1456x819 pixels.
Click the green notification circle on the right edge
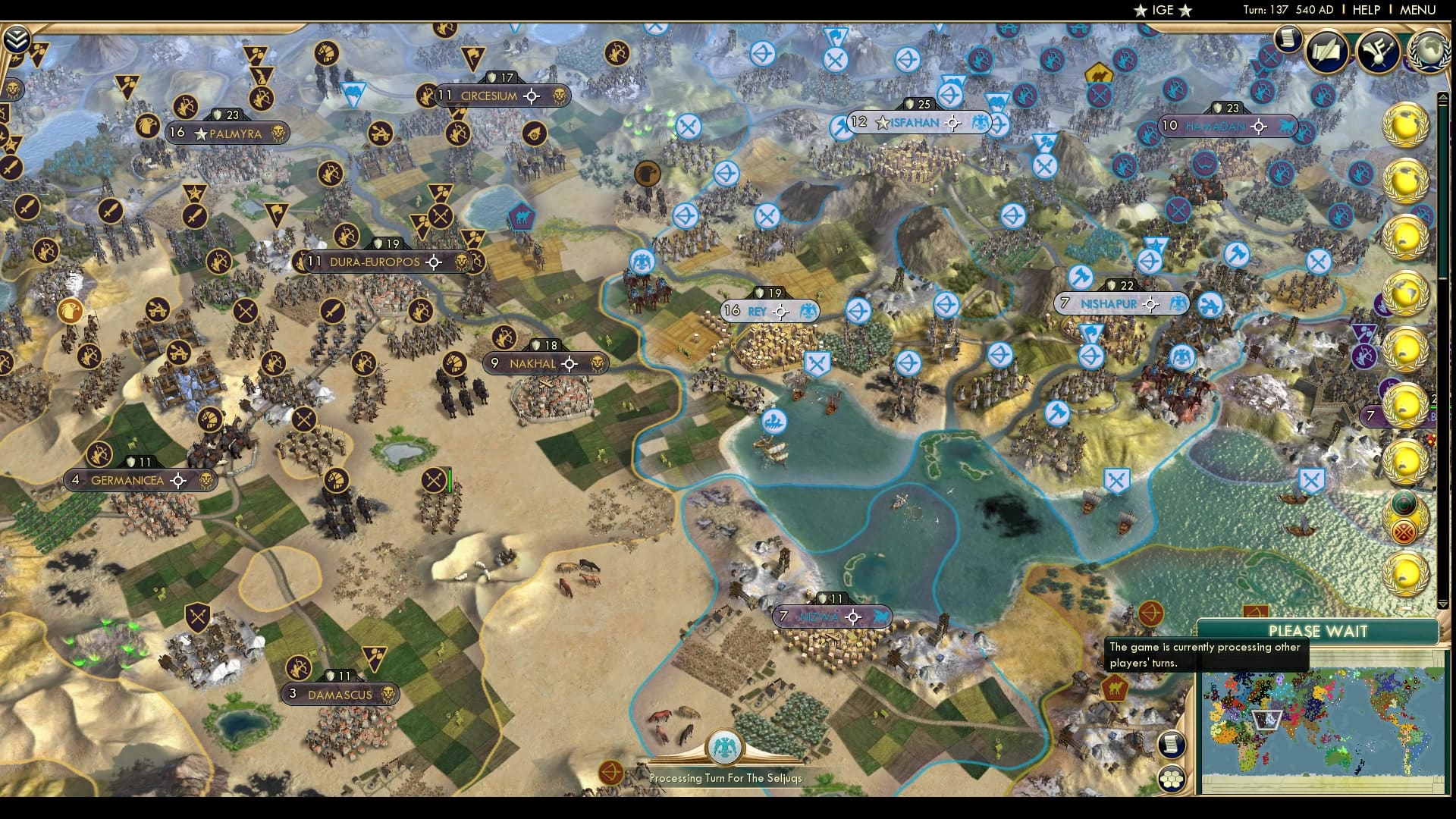pyautogui.click(x=1404, y=504)
